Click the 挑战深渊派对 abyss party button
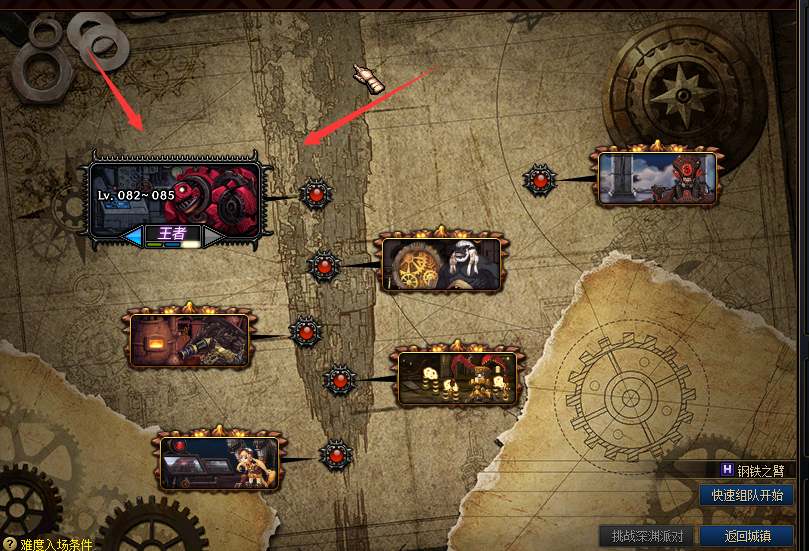 (647, 535)
